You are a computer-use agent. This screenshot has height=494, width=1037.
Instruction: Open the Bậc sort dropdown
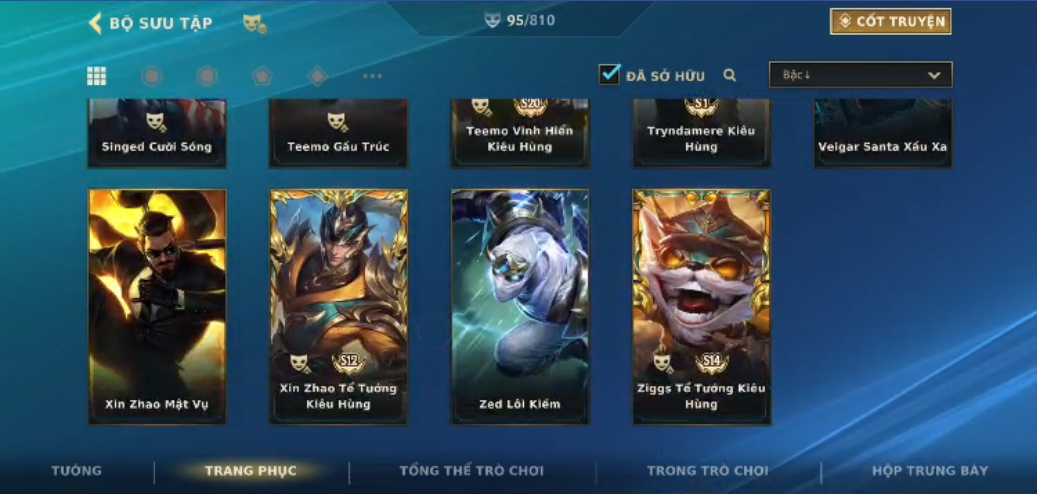coord(860,75)
